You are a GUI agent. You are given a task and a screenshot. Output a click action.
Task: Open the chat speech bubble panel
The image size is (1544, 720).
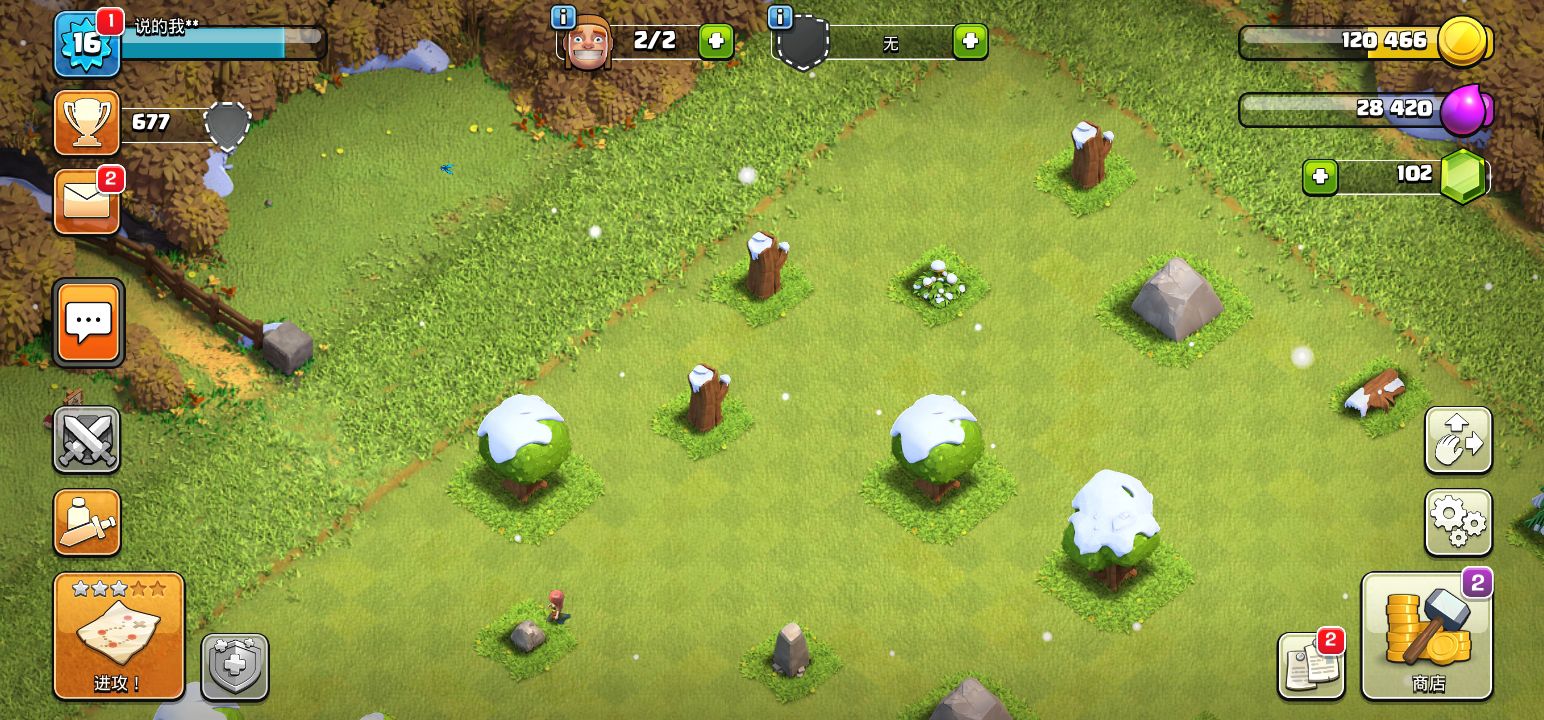[89, 322]
